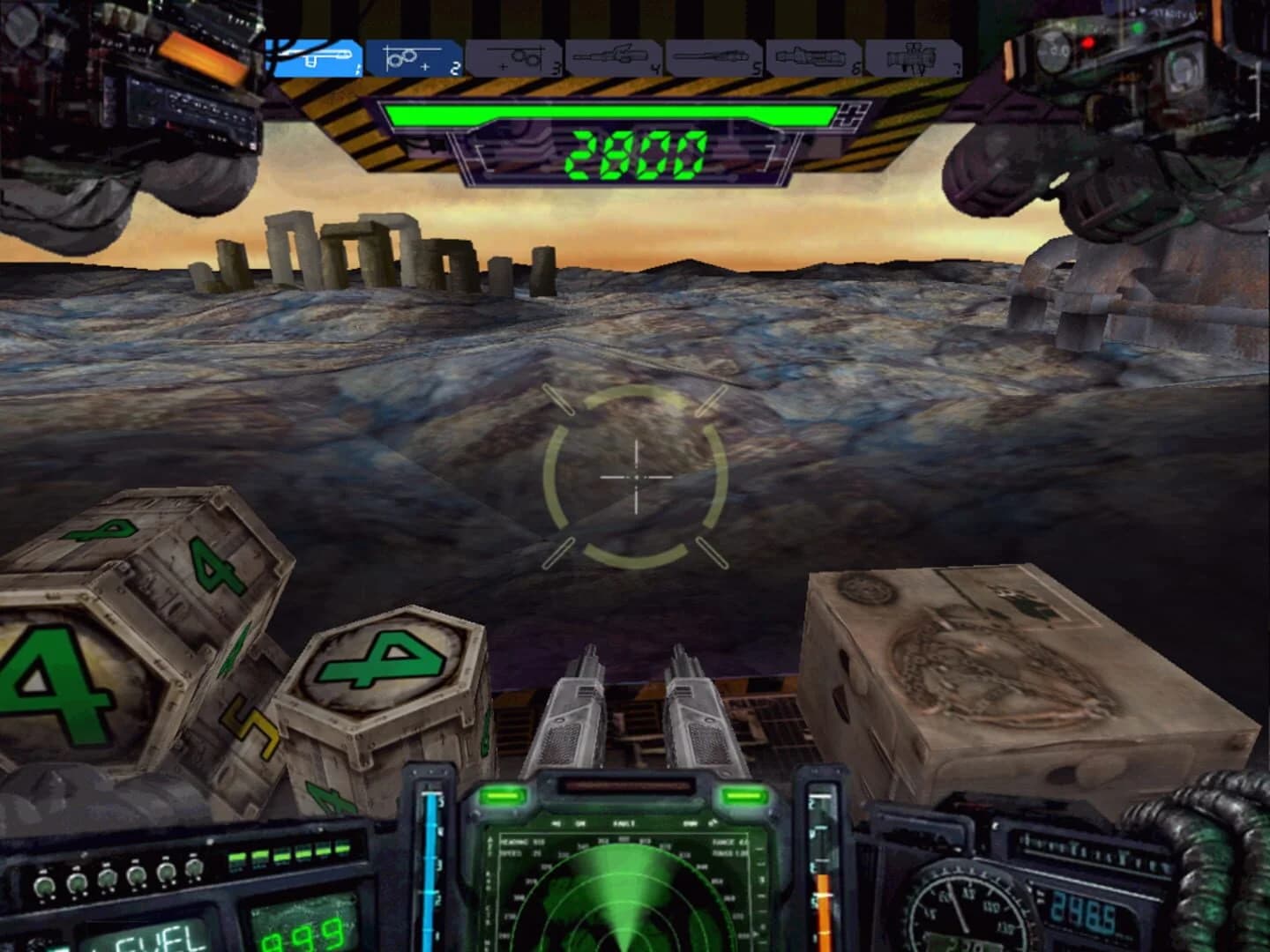Click the FAULT label above the radar

pos(624,823)
